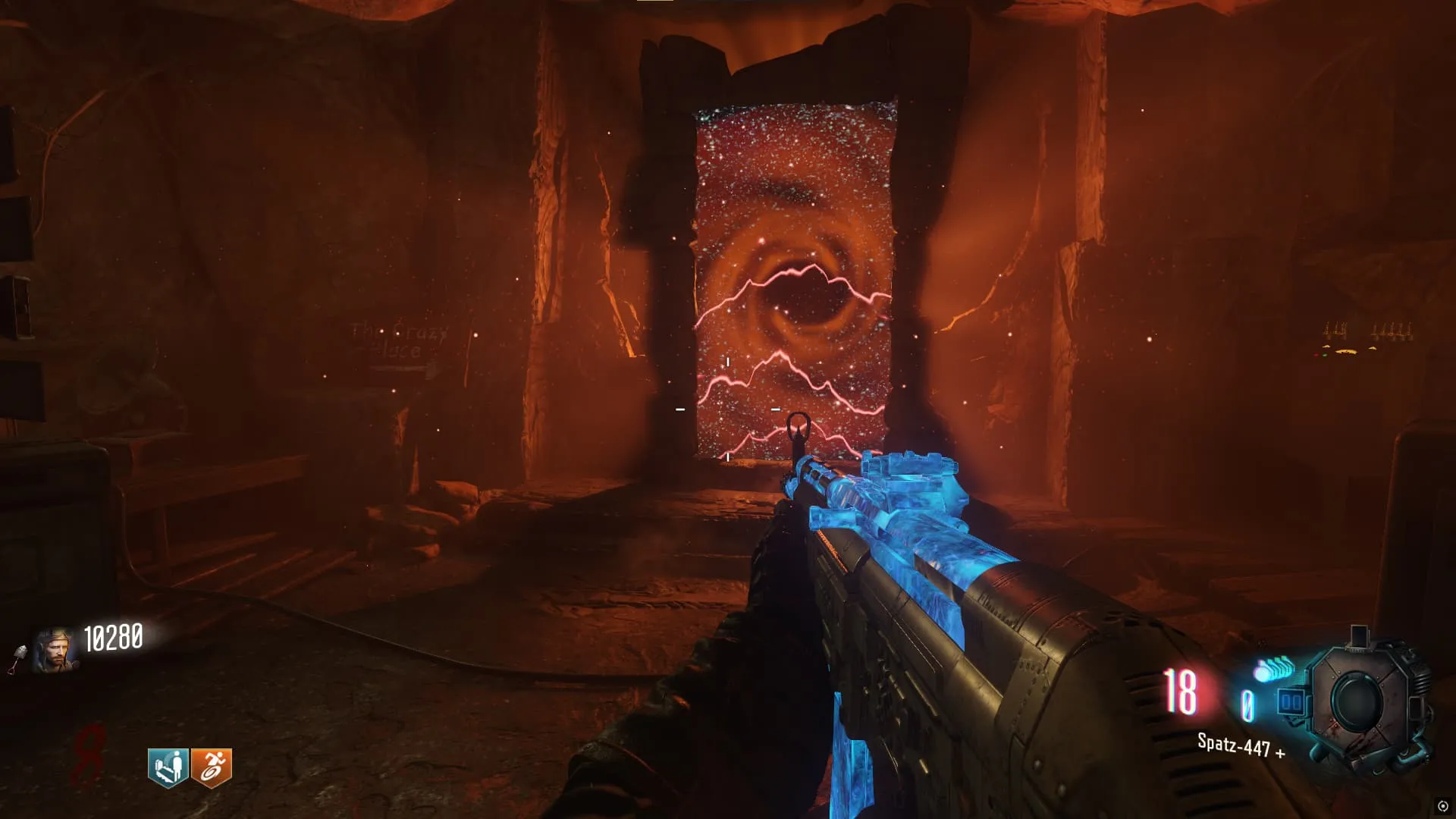1456x819 pixels.
Task: Click the Quick Revive perk icon
Action: click(168, 767)
